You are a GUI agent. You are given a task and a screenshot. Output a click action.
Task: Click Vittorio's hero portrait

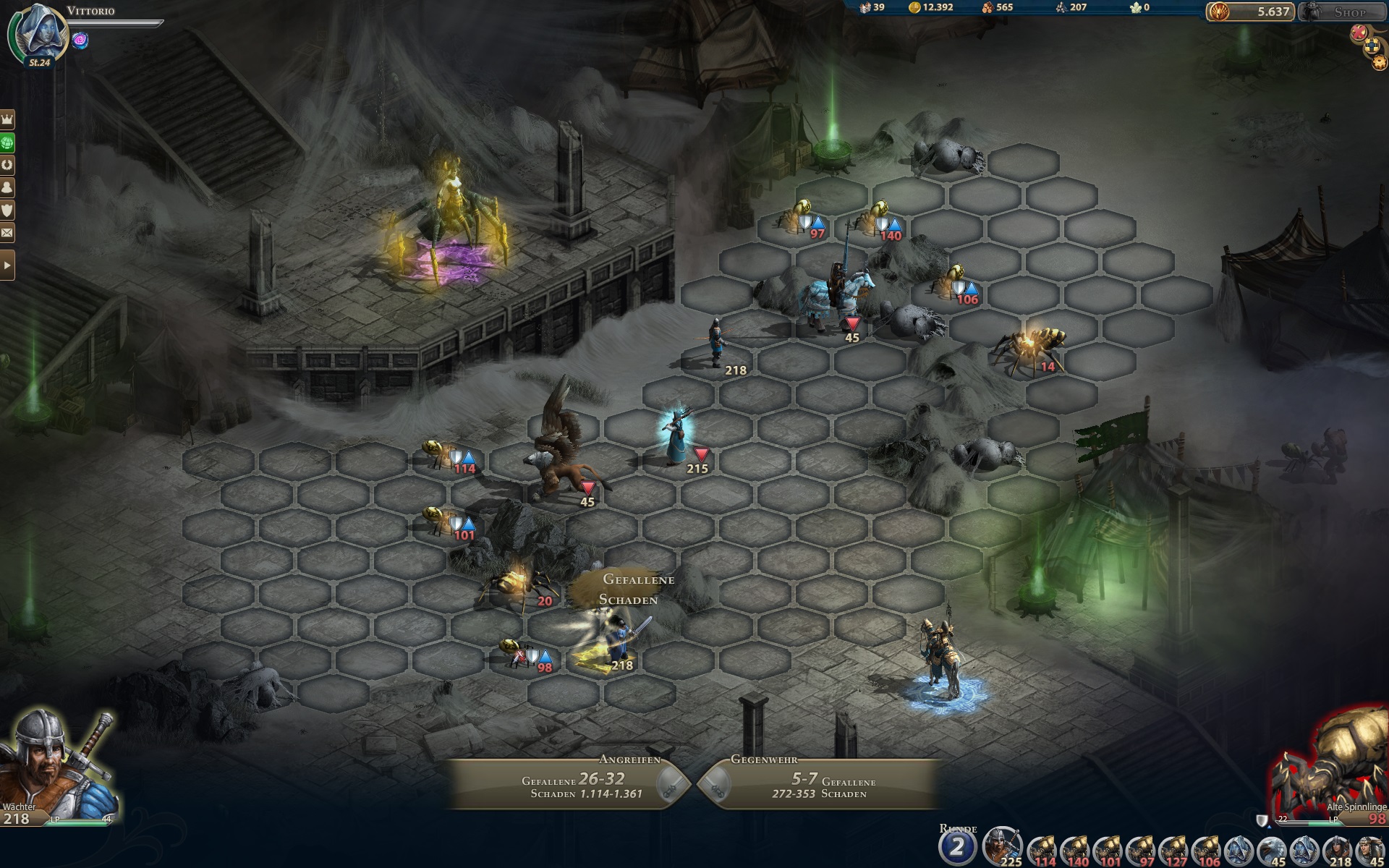coord(39,34)
